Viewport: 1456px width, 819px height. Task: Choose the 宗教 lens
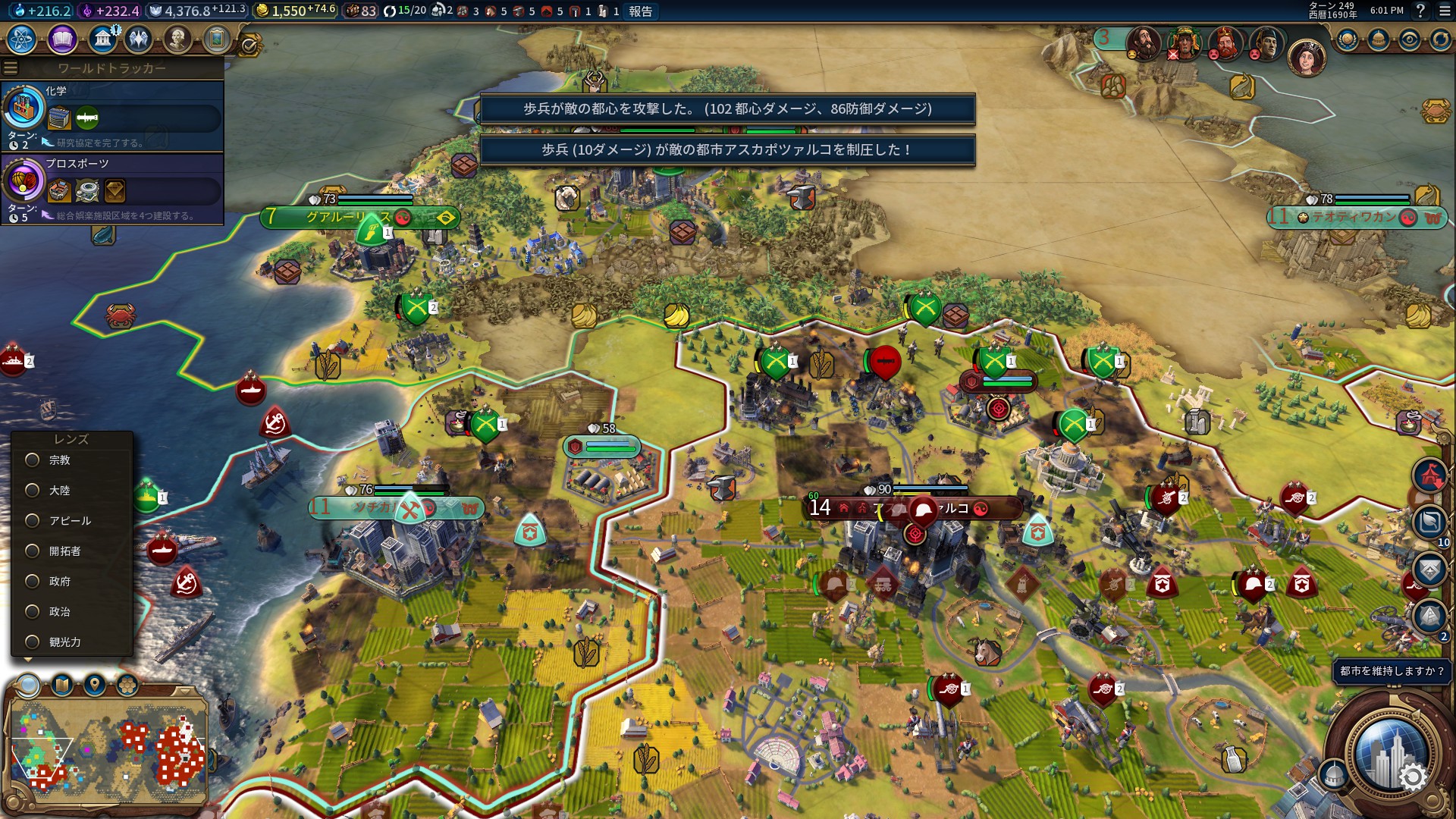[33, 460]
